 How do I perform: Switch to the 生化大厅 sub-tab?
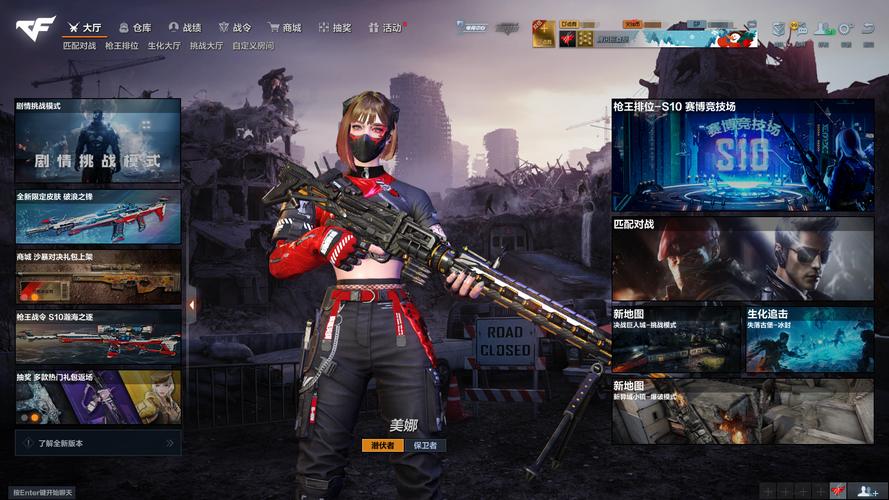pyautogui.click(x=164, y=46)
